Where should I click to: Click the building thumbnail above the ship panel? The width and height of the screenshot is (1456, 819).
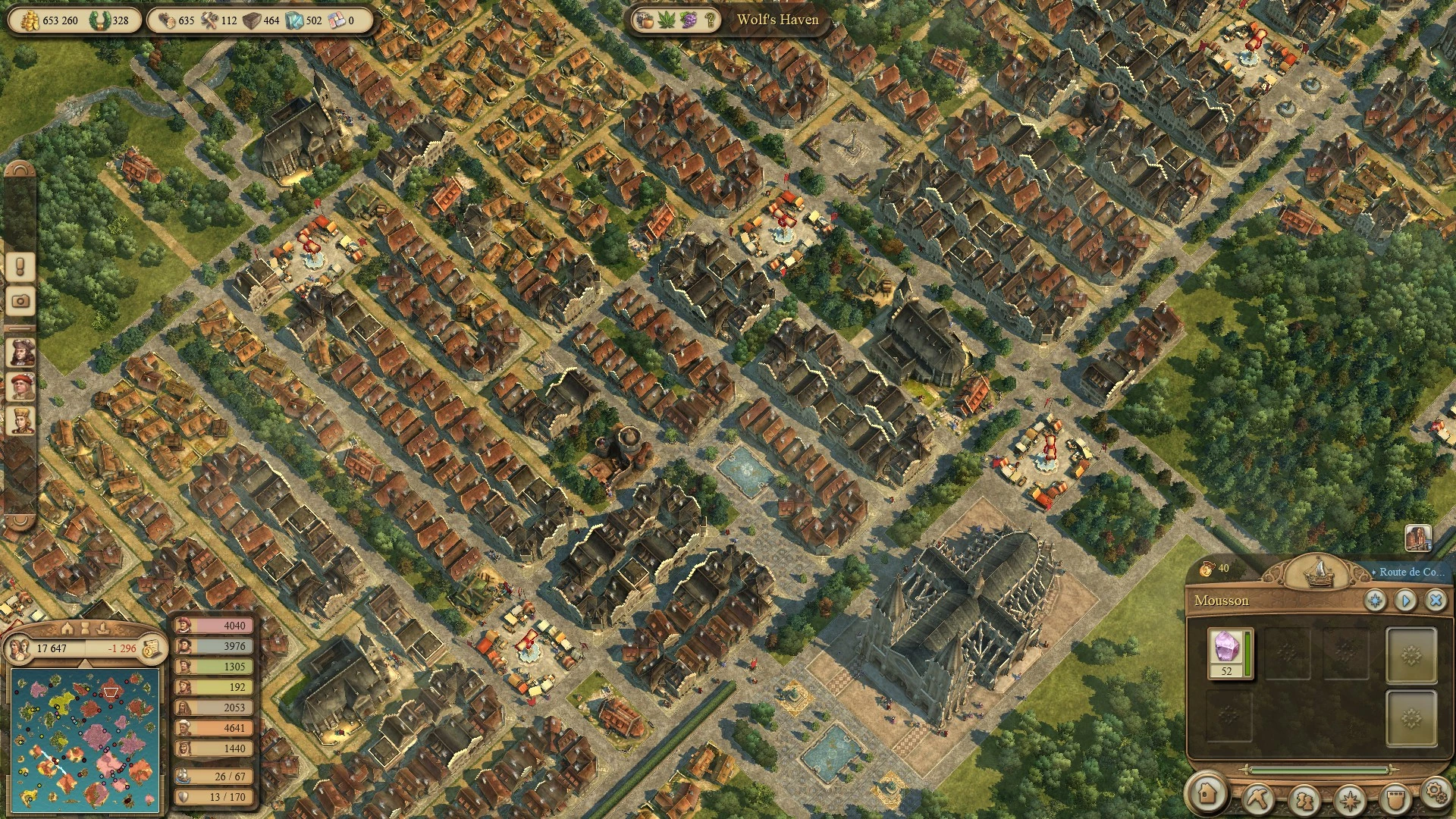click(x=1417, y=538)
